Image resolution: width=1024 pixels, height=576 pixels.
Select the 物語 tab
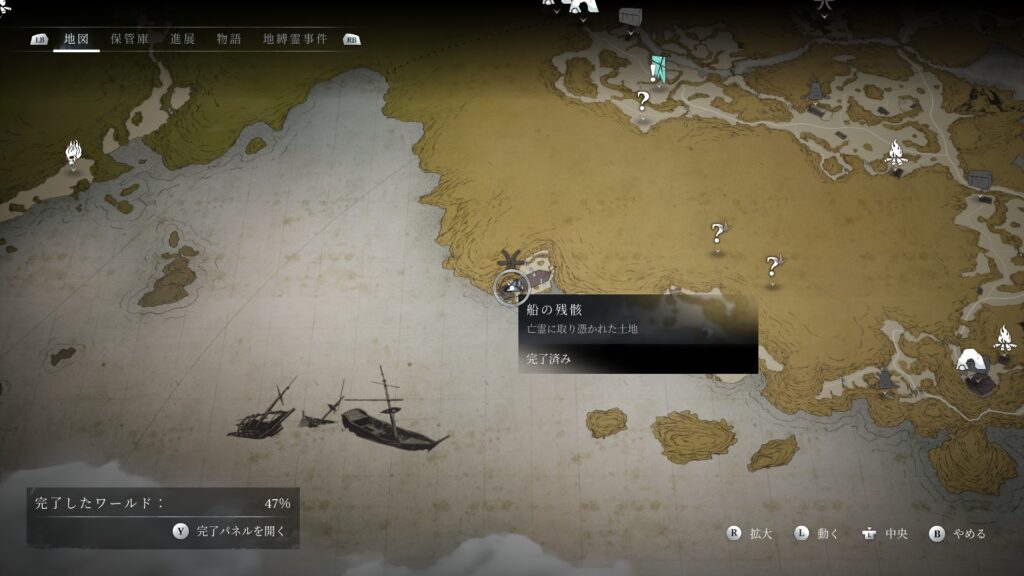click(228, 39)
